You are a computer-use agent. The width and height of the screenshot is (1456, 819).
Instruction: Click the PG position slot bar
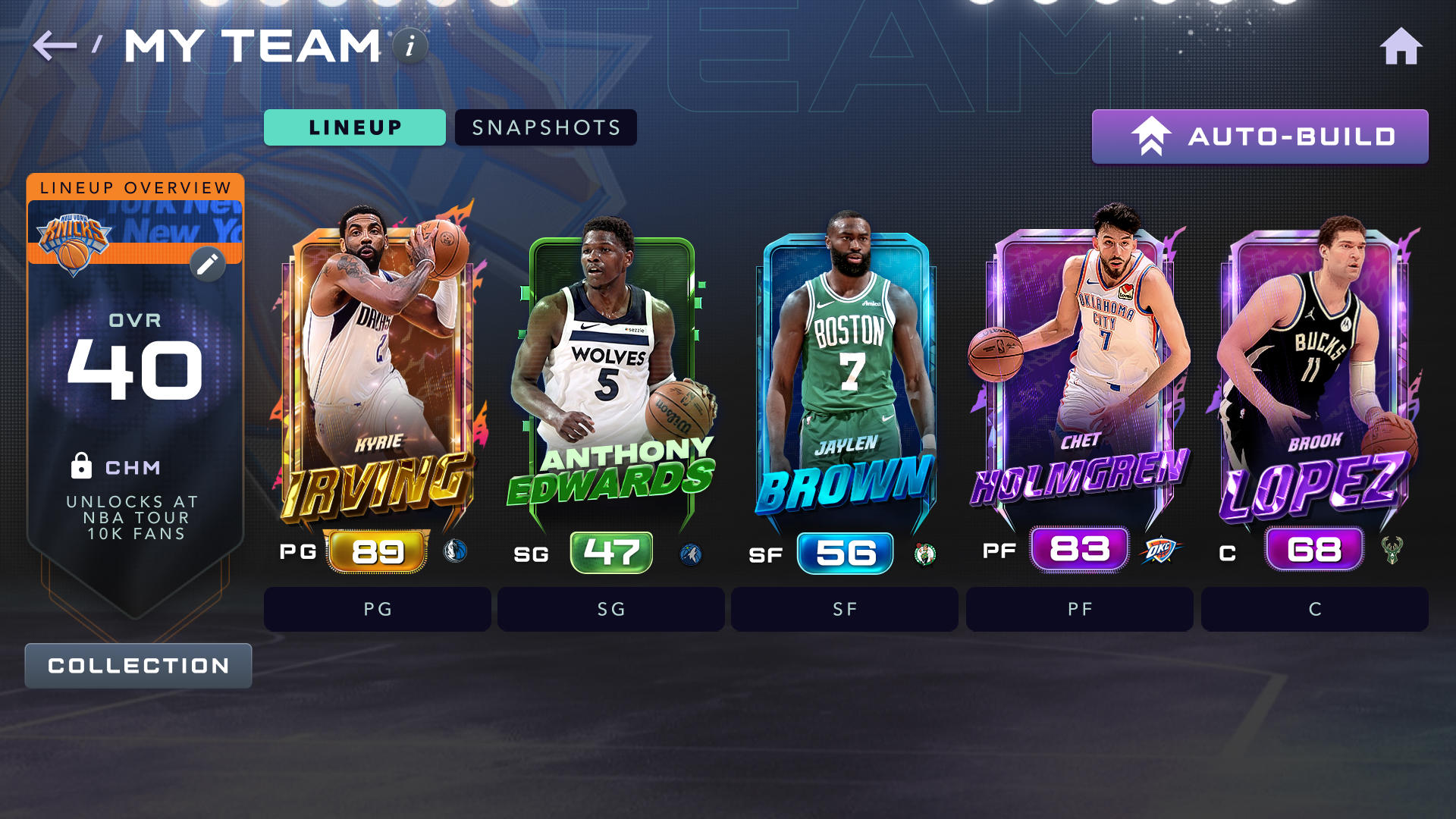377,609
